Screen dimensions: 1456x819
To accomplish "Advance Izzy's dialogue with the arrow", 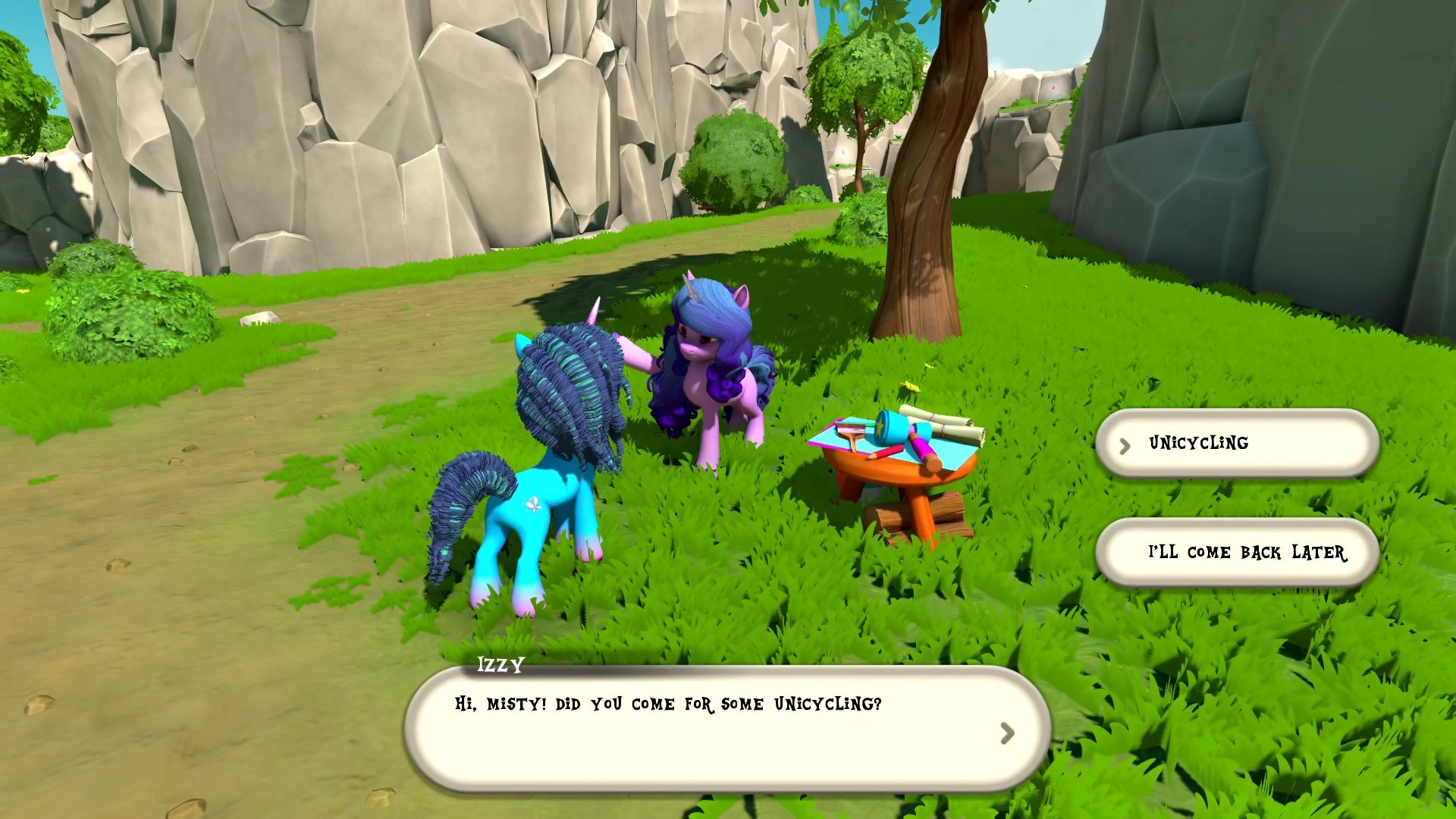I will [1006, 733].
